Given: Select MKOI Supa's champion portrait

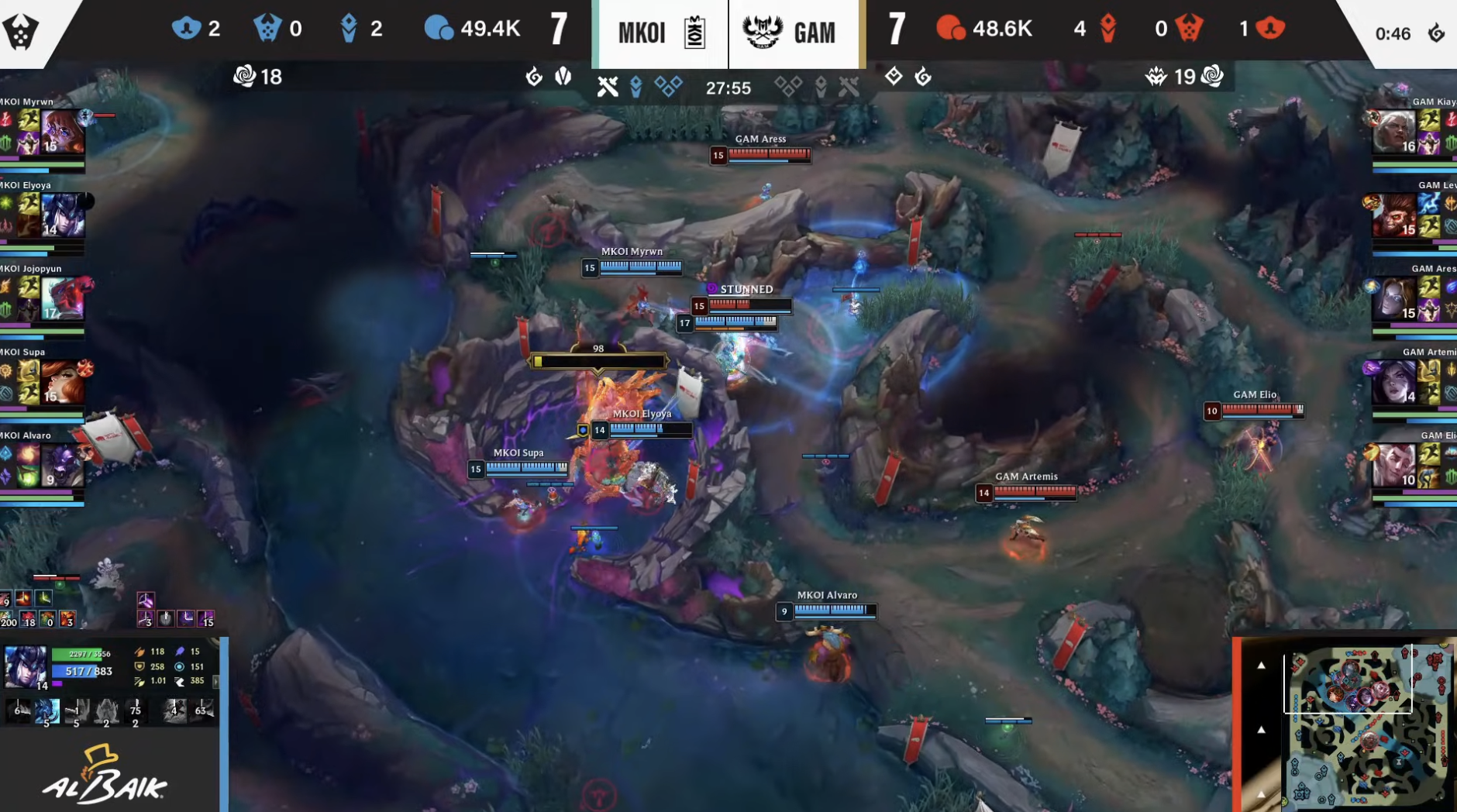Looking at the screenshot, I should pyautogui.click(x=63, y=382).
